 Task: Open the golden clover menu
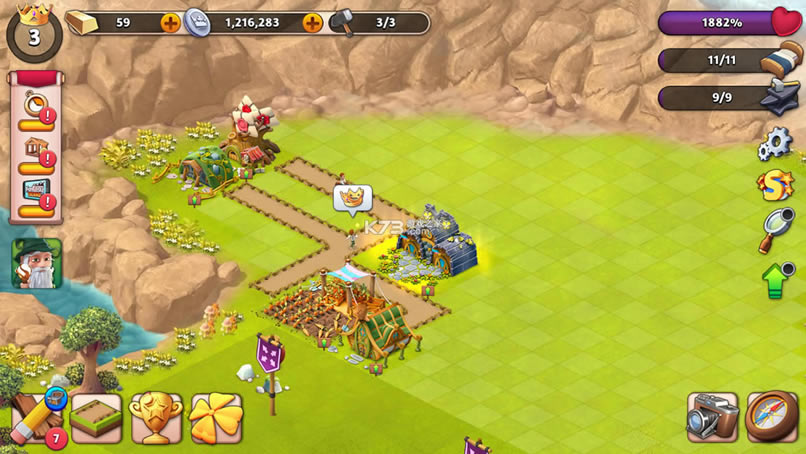tap(216, 418)
